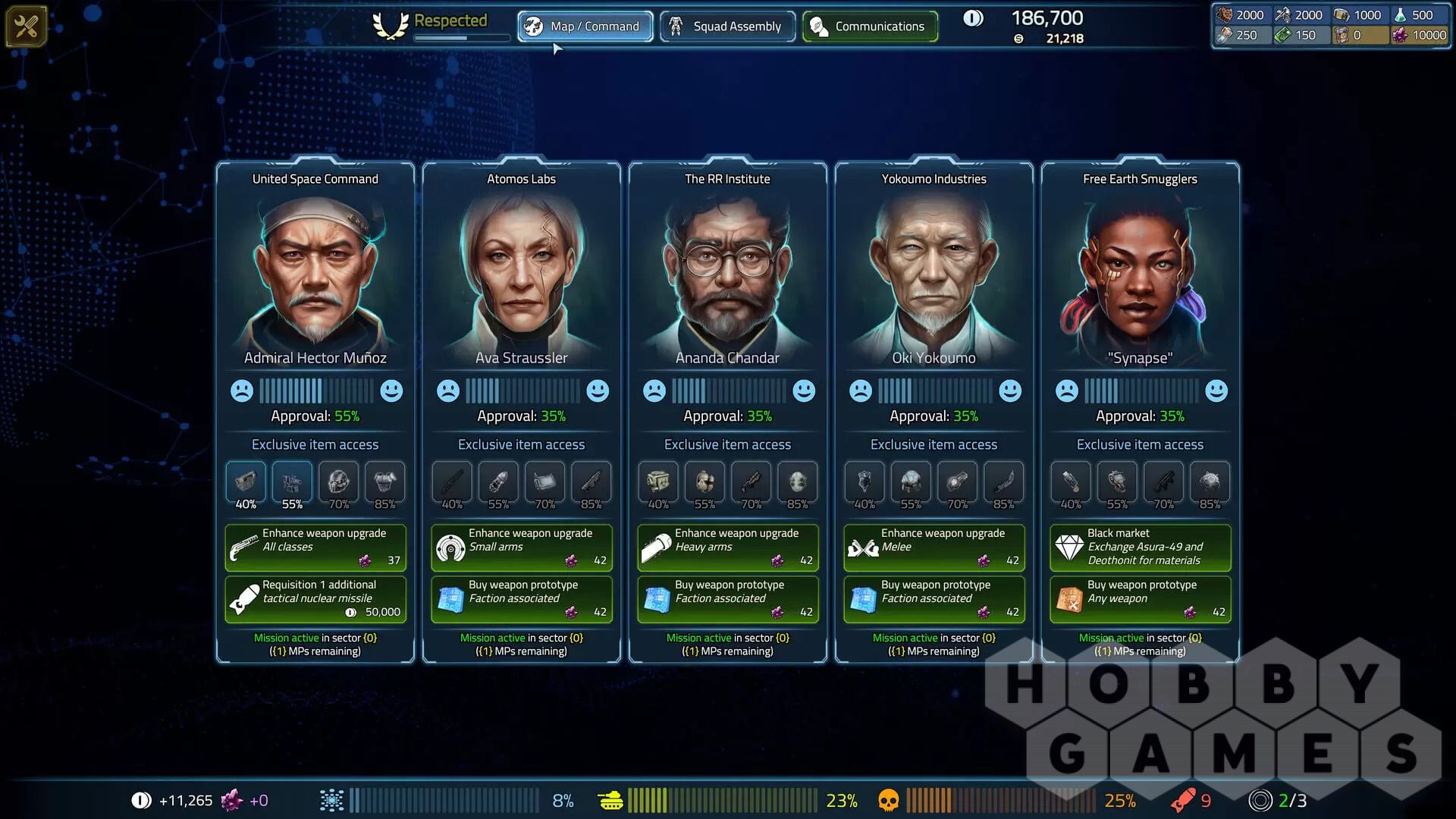Switch to the Map / Command tab
The width and height of the screenshot is (1456, 819).
pyautogui.click(x=585, y=27)
